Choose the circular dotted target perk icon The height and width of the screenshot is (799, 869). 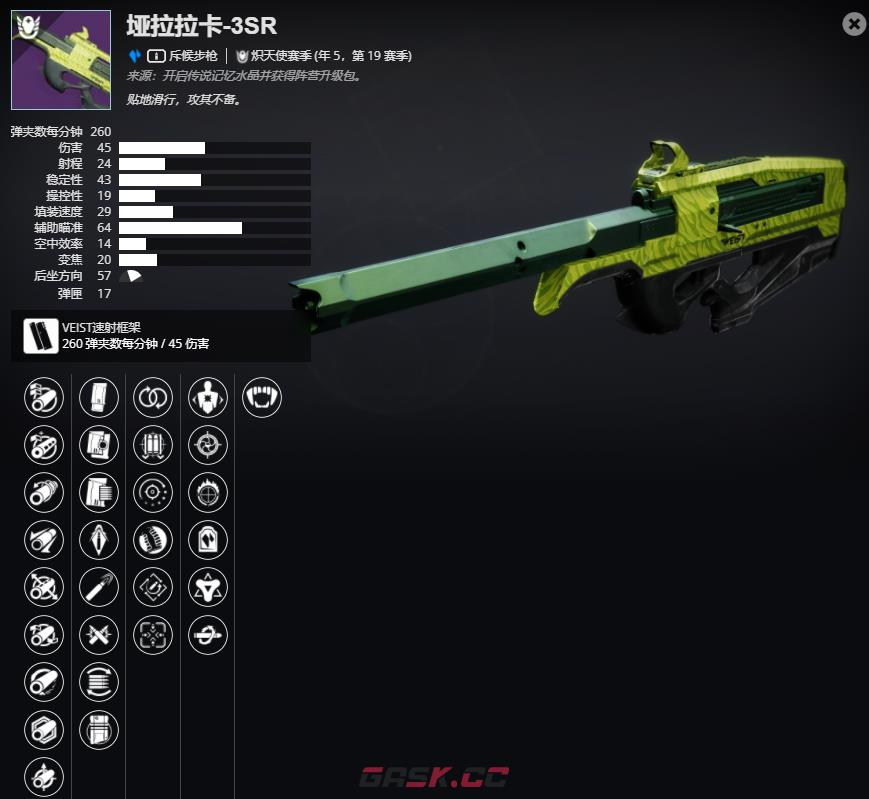153,492
